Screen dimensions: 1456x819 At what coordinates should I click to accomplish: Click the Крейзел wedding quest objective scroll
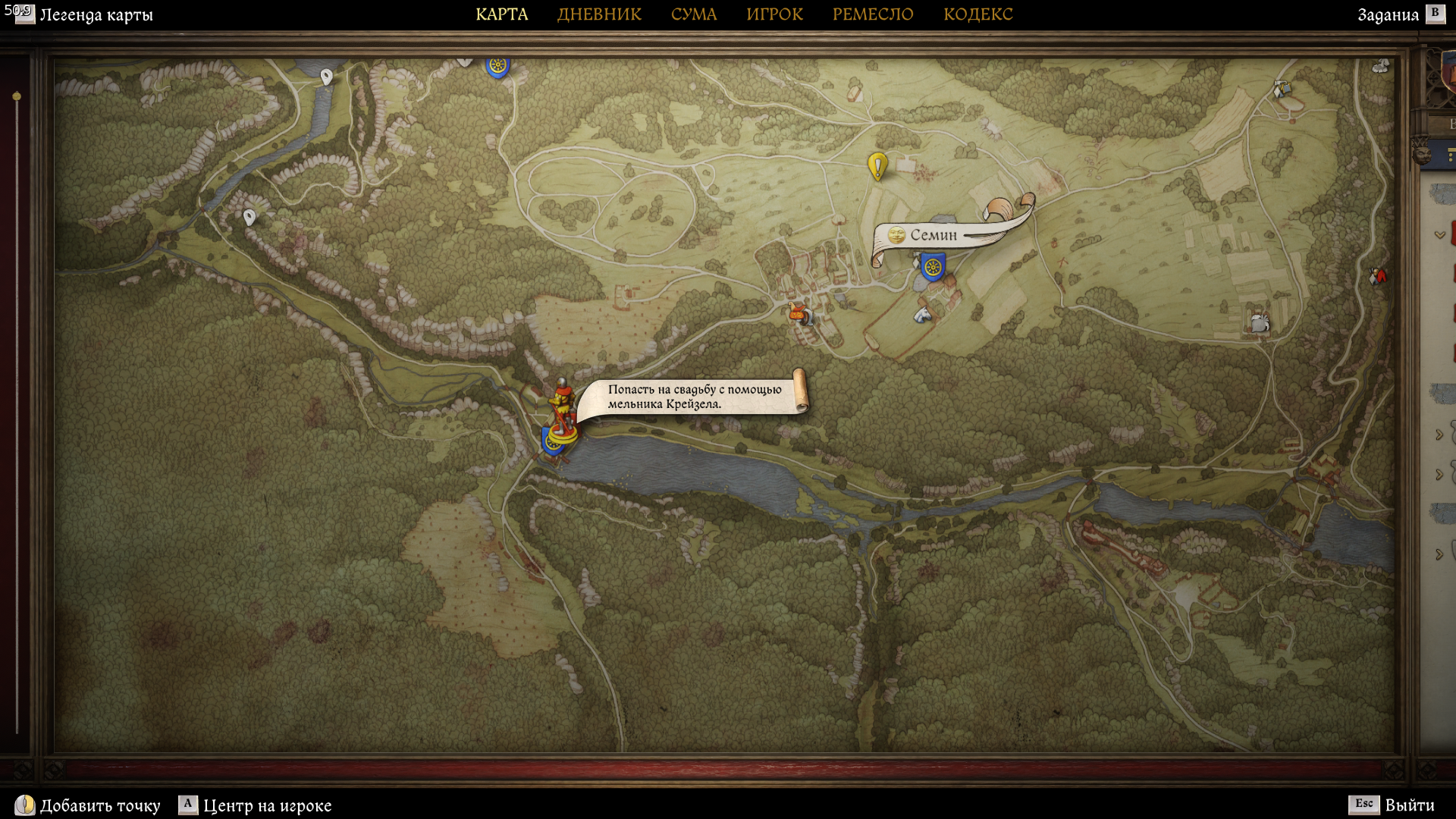click(x=694, y=397)
